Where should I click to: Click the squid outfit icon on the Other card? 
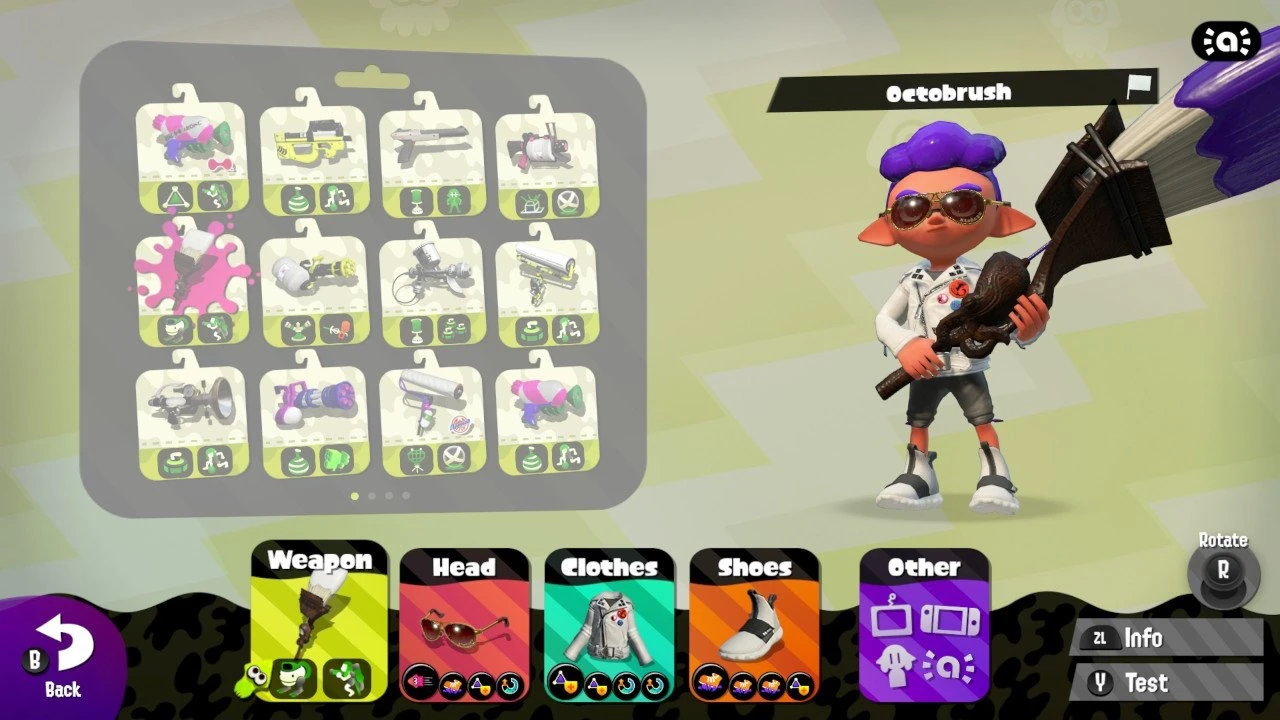(895, 665)
